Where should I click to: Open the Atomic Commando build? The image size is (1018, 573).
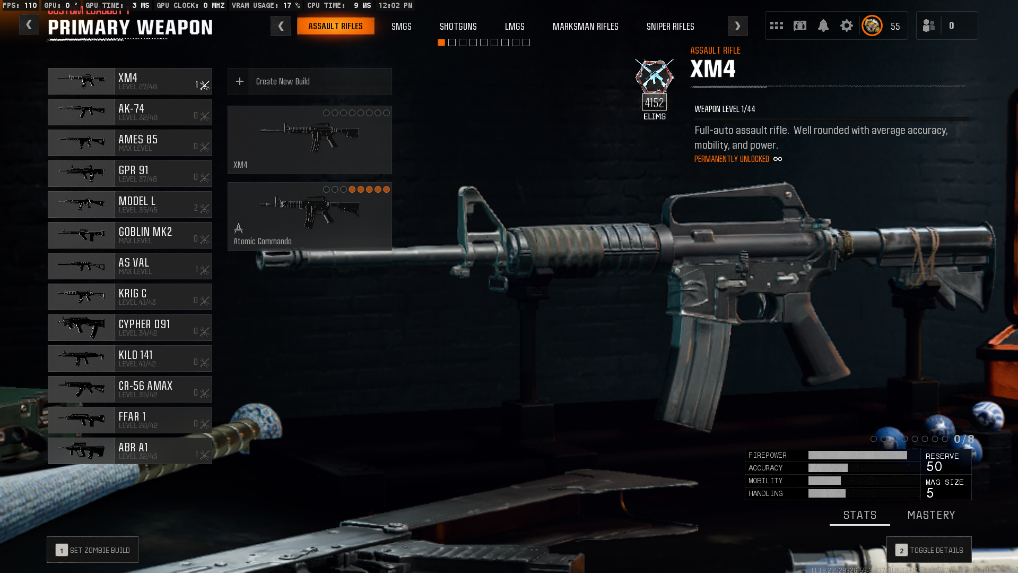coord(309,215)
